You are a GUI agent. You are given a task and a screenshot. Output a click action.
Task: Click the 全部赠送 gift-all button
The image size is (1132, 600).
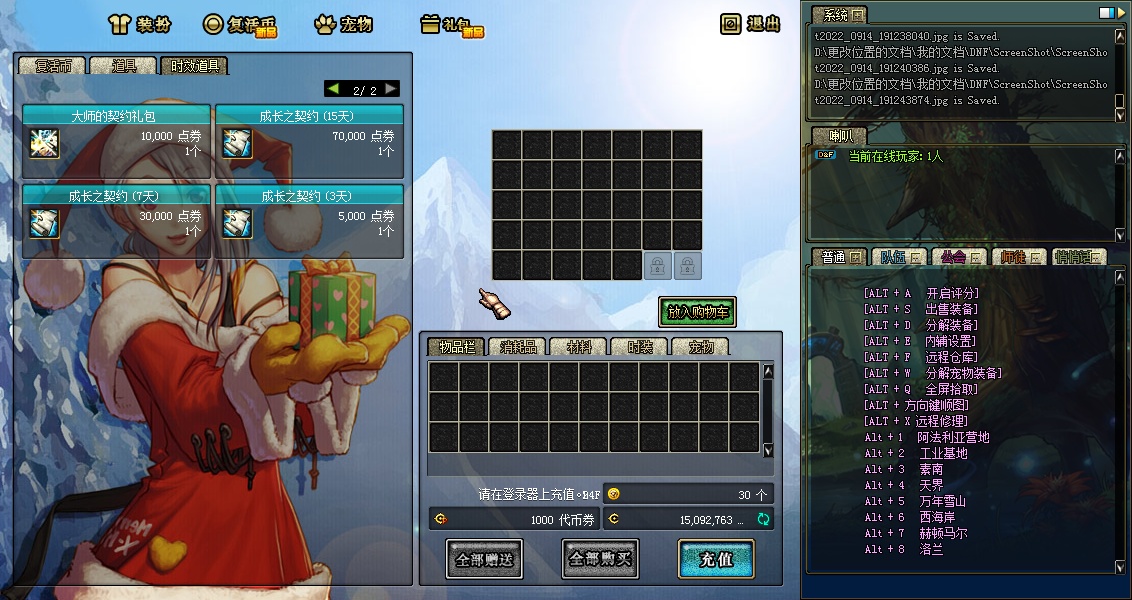click(484, 559)
